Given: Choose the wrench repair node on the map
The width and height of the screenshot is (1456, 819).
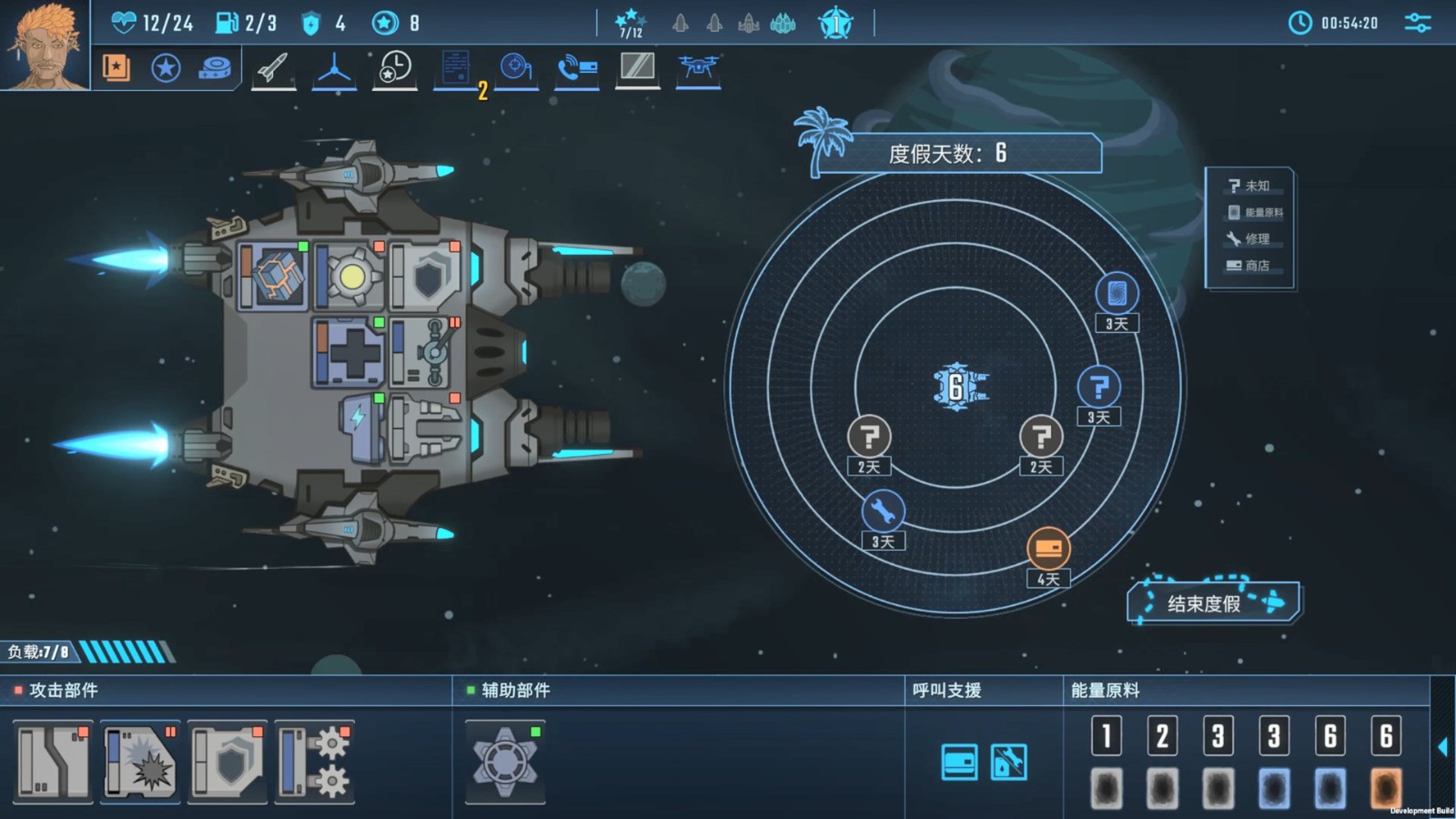Looking at the screenshot, I should coord(883,511).
